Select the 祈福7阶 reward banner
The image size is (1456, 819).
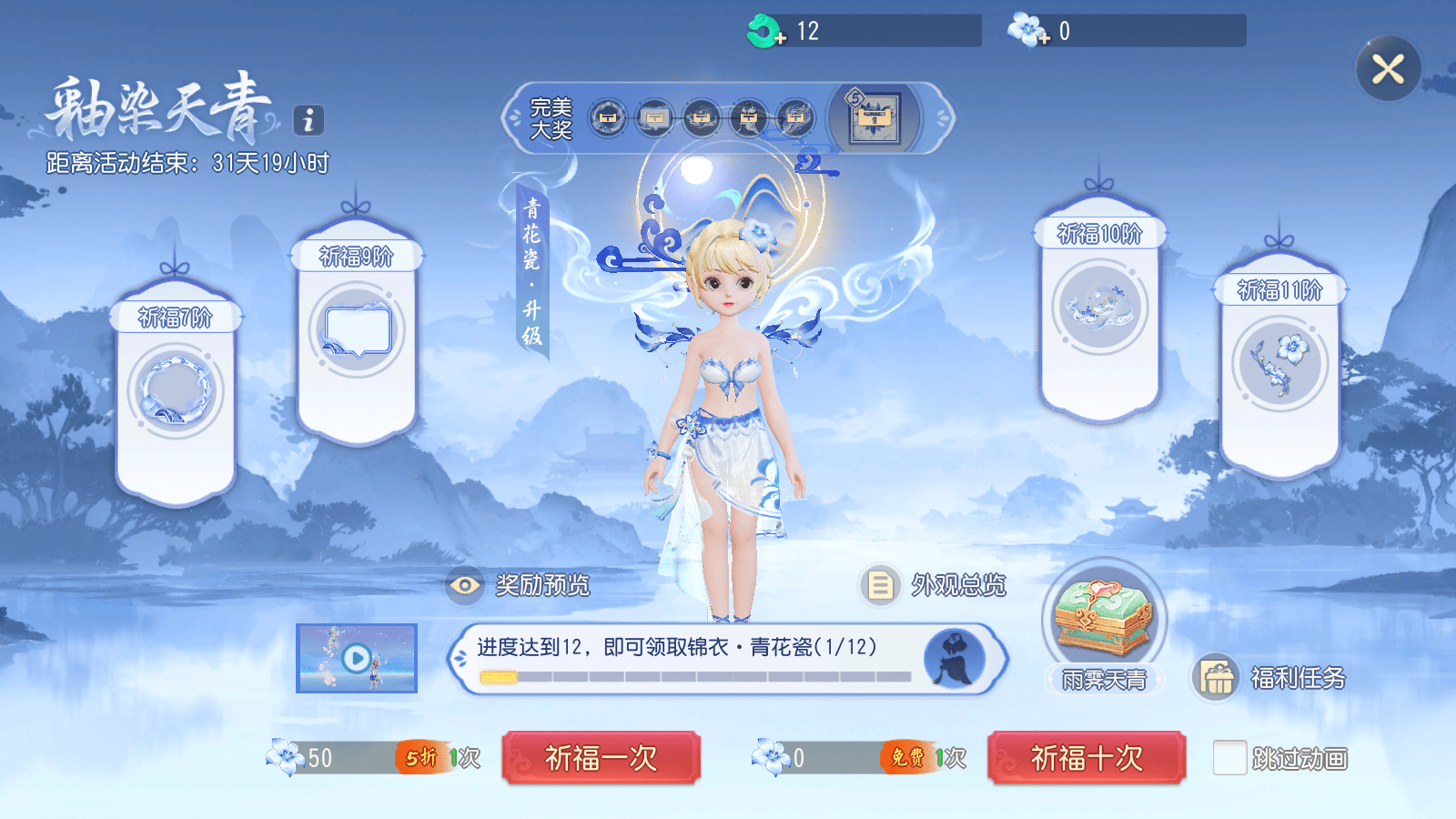pos(176,391)
